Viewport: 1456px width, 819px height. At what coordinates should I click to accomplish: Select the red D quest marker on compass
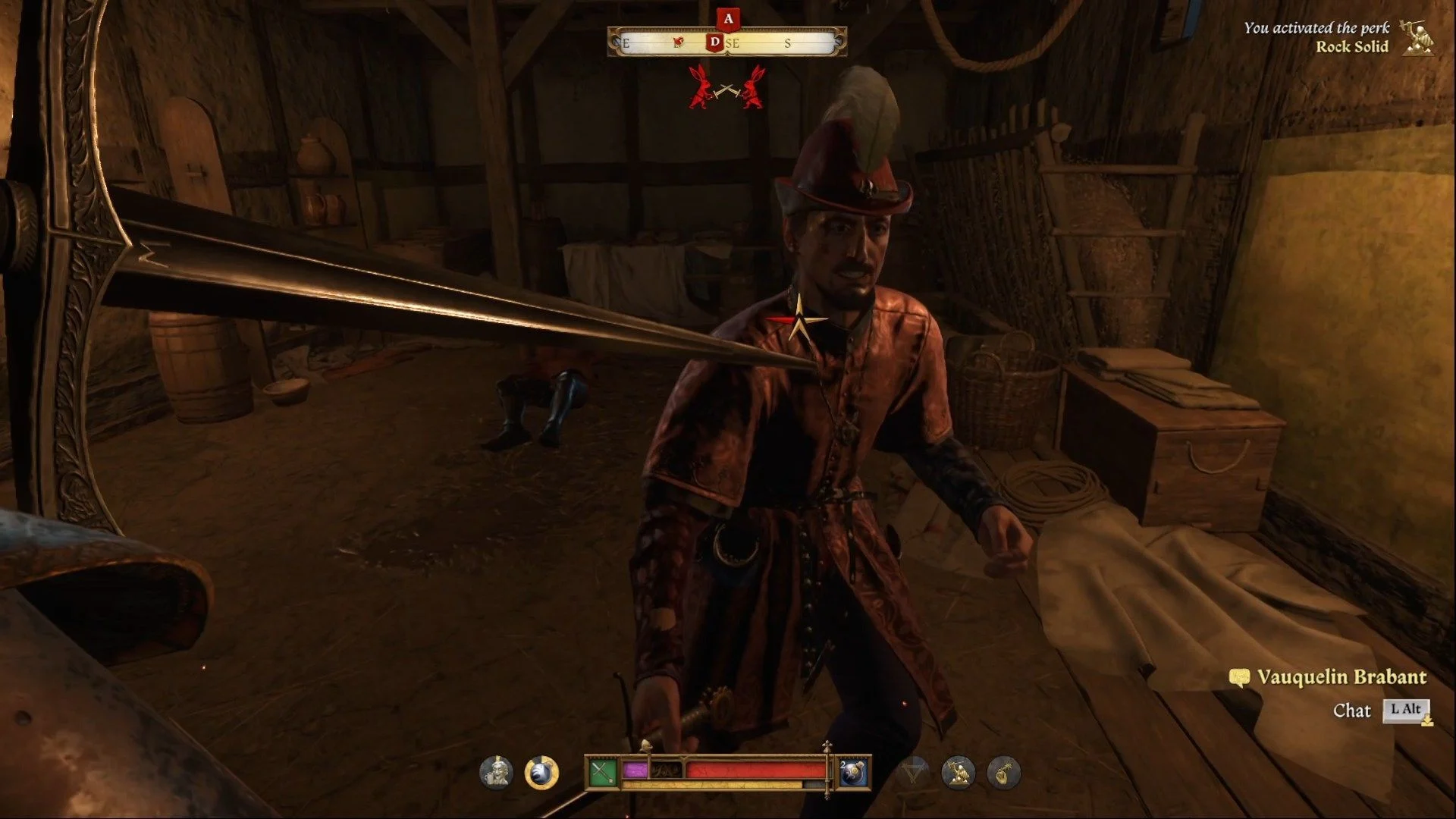coord(714,42)
